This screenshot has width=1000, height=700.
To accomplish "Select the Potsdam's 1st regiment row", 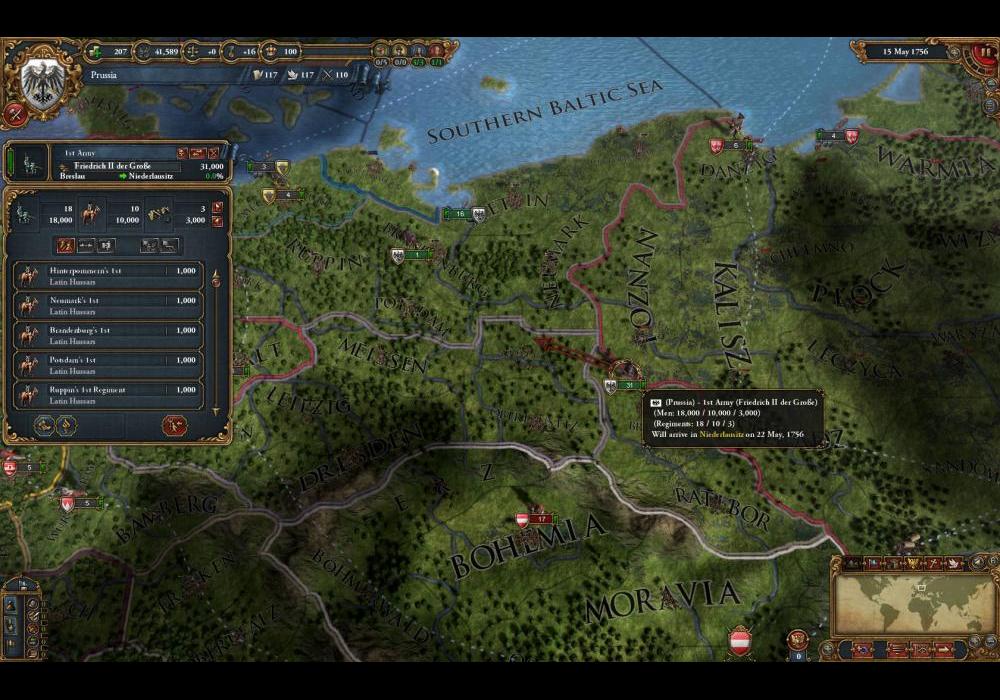I will [x=110, y=364].
